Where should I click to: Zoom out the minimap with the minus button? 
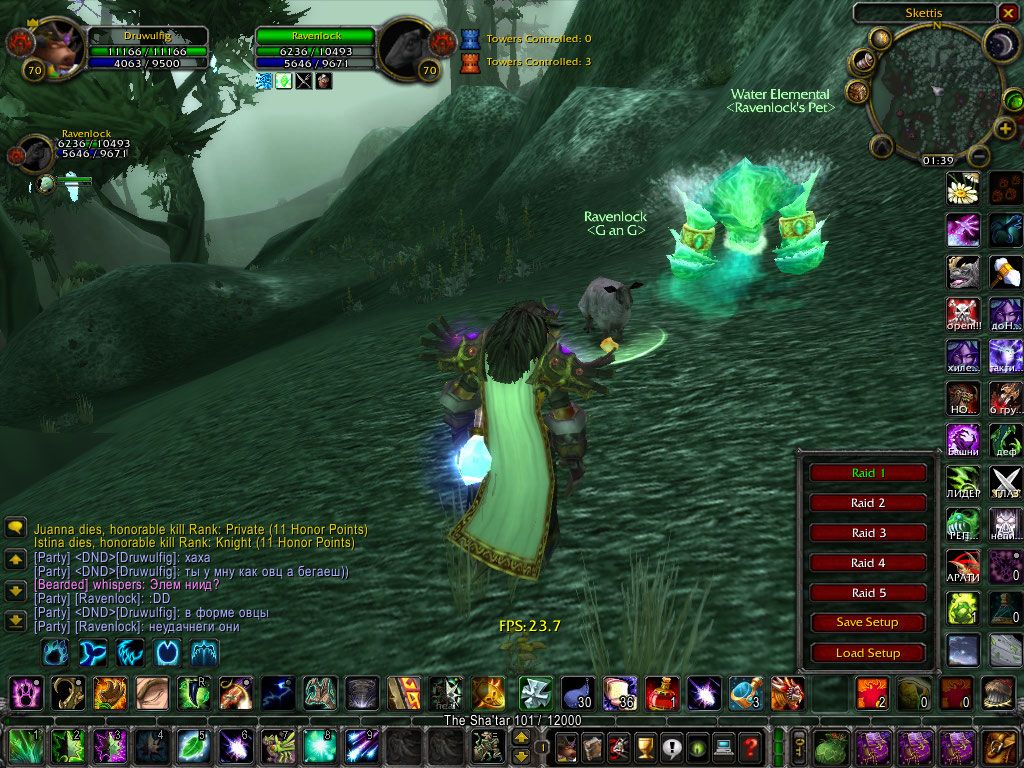click(x=979, y=156)
